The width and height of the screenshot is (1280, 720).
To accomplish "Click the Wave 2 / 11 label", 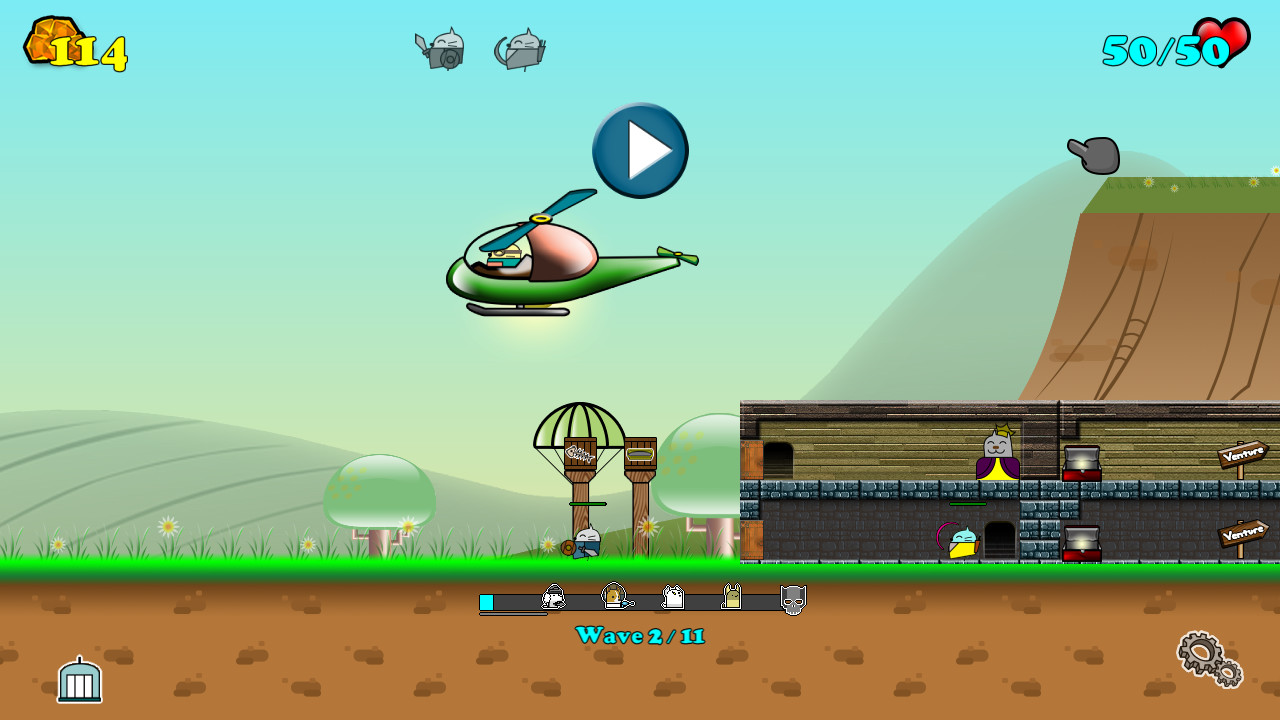I will coord(640,635).
